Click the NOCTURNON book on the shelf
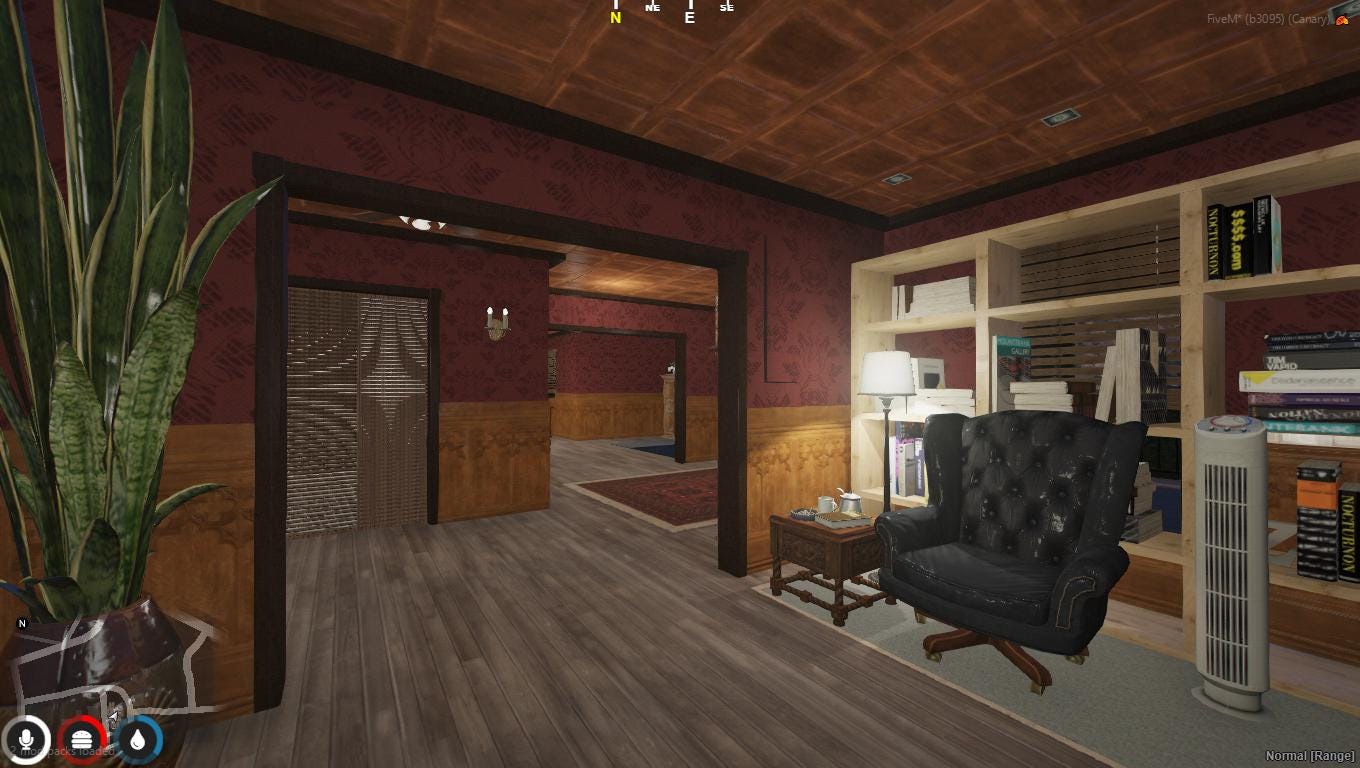Viewport: 1360px width, 768px height. pyautogui.click(x=1215, y=240)
